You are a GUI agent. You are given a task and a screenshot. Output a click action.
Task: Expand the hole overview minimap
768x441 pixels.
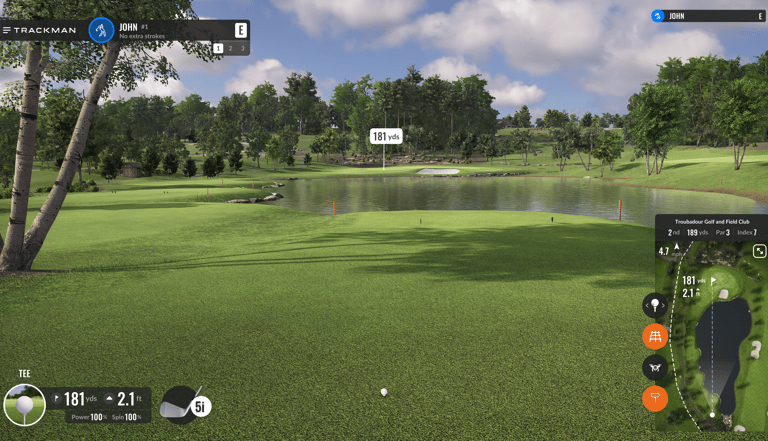click(759, 251)
